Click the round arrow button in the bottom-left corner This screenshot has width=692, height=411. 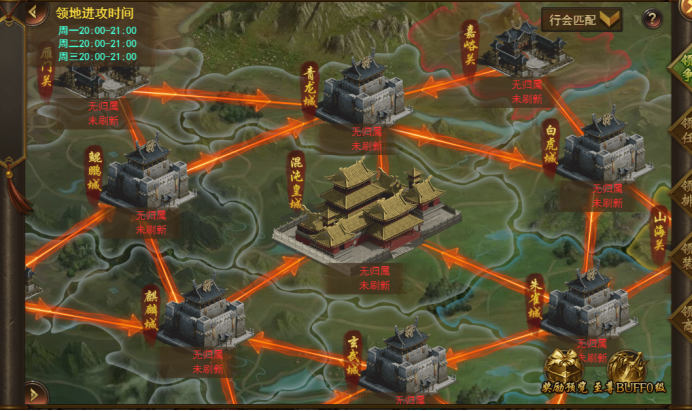pyautogui.click(x=31, y=393)
